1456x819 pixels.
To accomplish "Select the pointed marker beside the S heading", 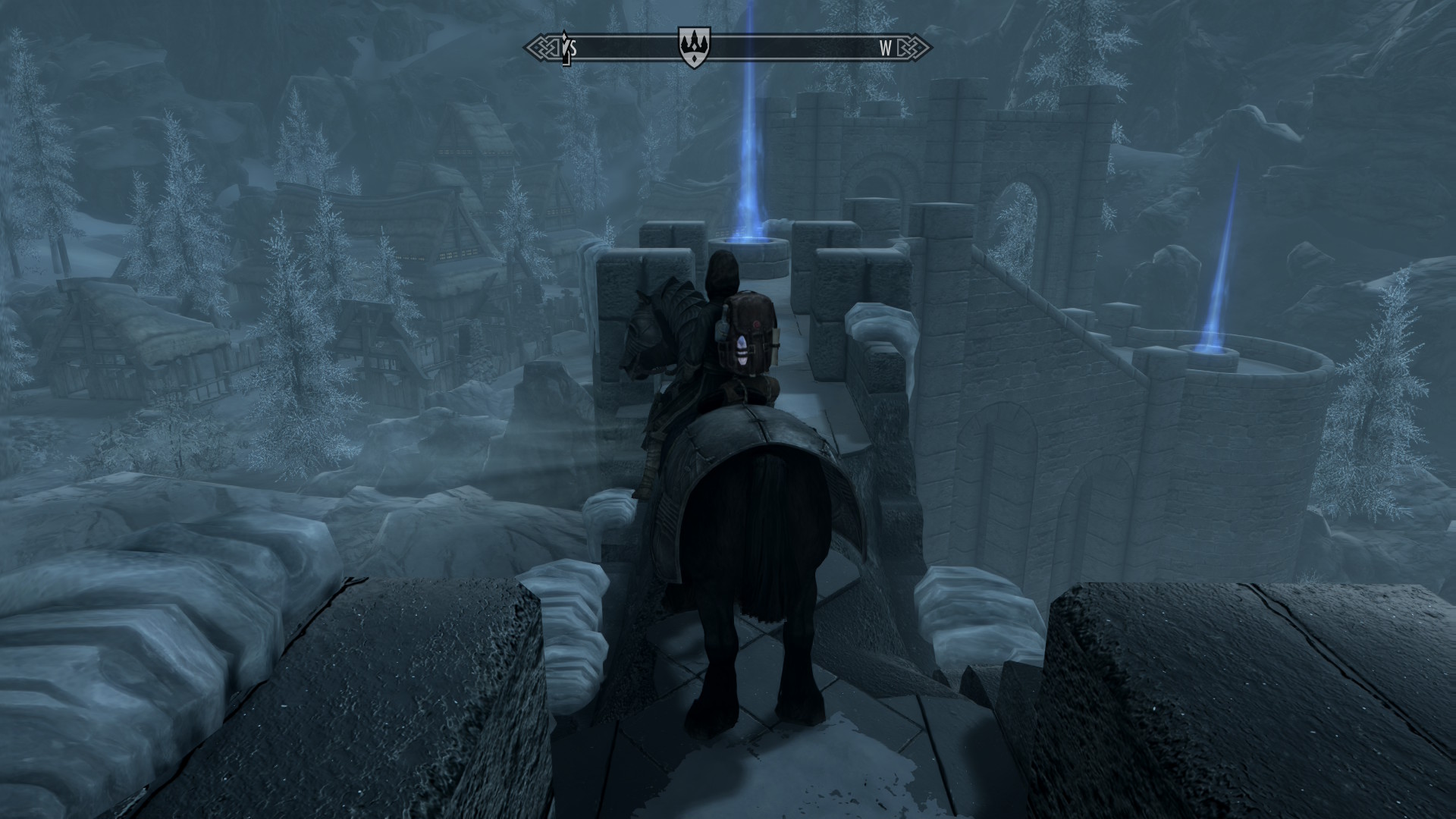I will (x=564, y=49).
